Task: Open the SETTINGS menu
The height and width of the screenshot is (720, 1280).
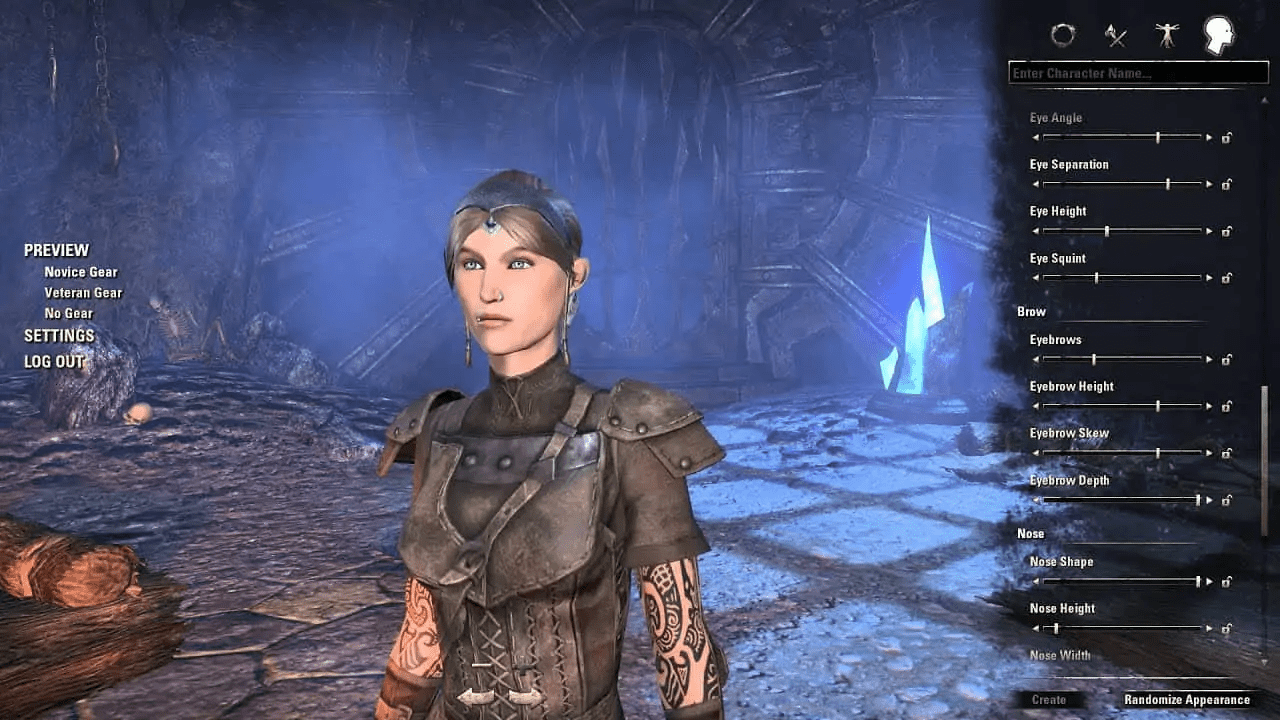Action: 58,335
